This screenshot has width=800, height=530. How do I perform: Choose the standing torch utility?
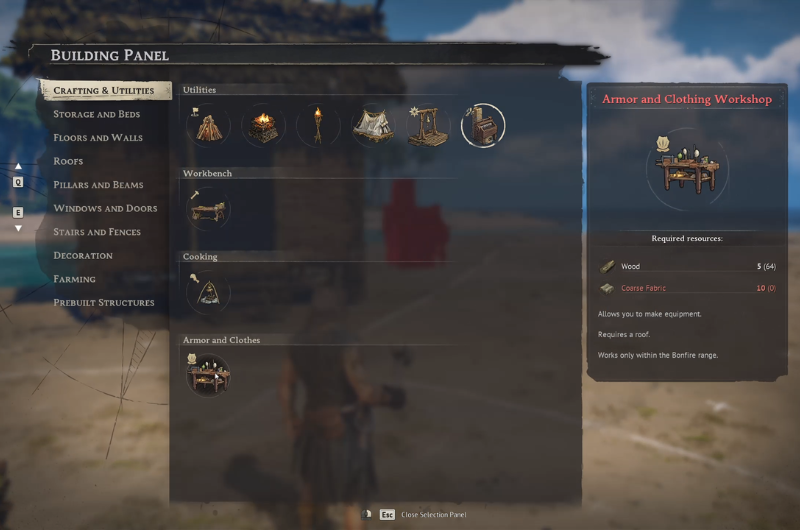pyautogui.click(x=318, y=125)
